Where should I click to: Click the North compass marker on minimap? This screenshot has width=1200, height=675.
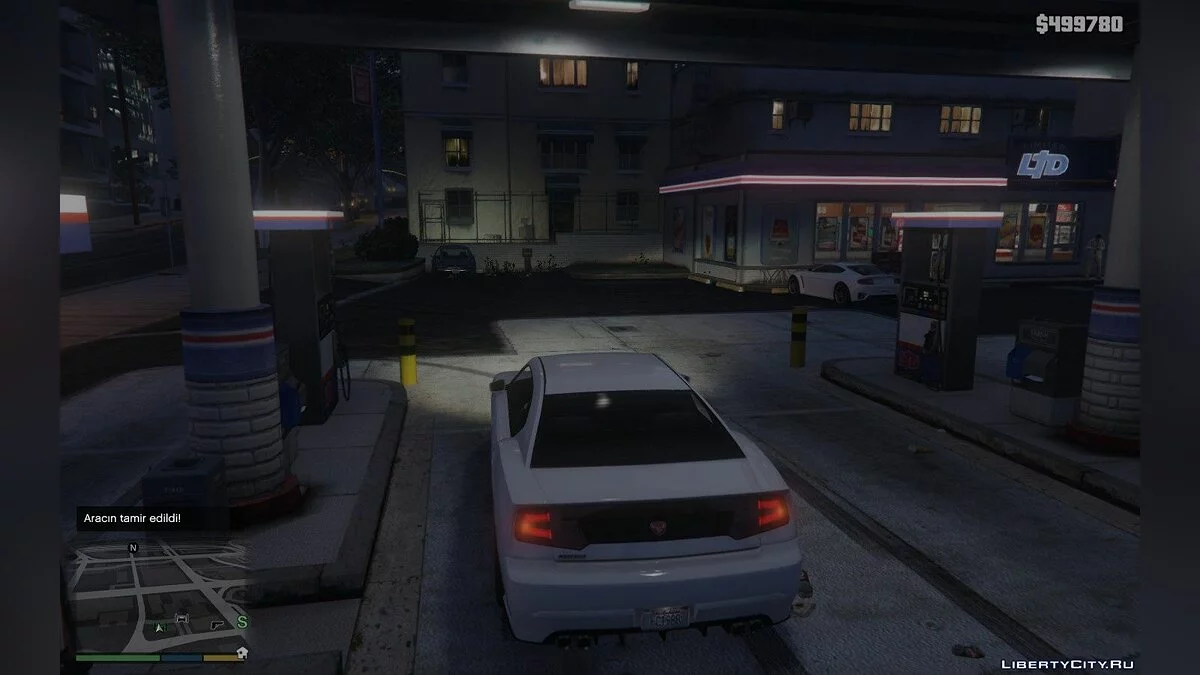pos(133,548)
